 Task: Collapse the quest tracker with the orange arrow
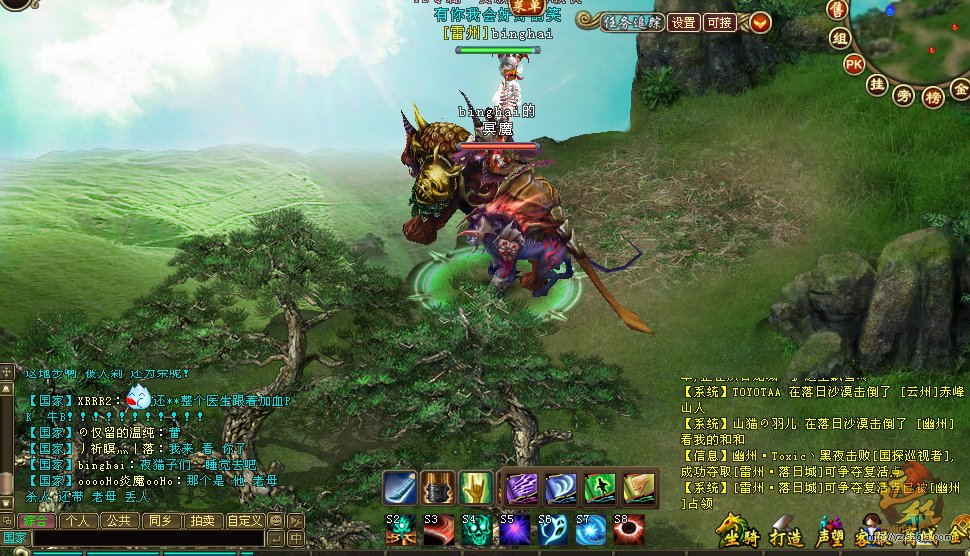(x=760, y=22)
